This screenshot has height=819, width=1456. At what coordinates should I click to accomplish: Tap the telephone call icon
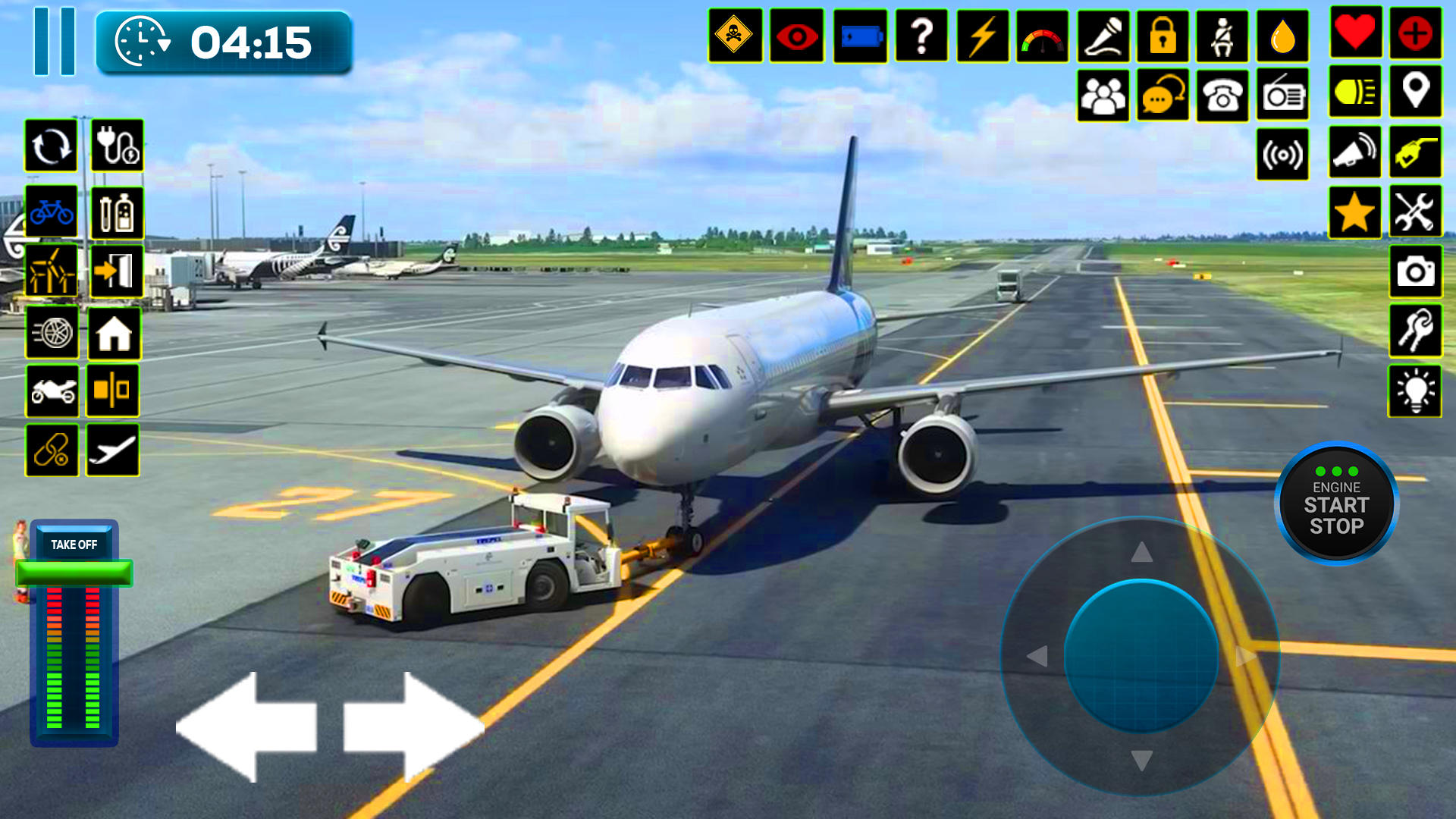[x=1223, y=93]
